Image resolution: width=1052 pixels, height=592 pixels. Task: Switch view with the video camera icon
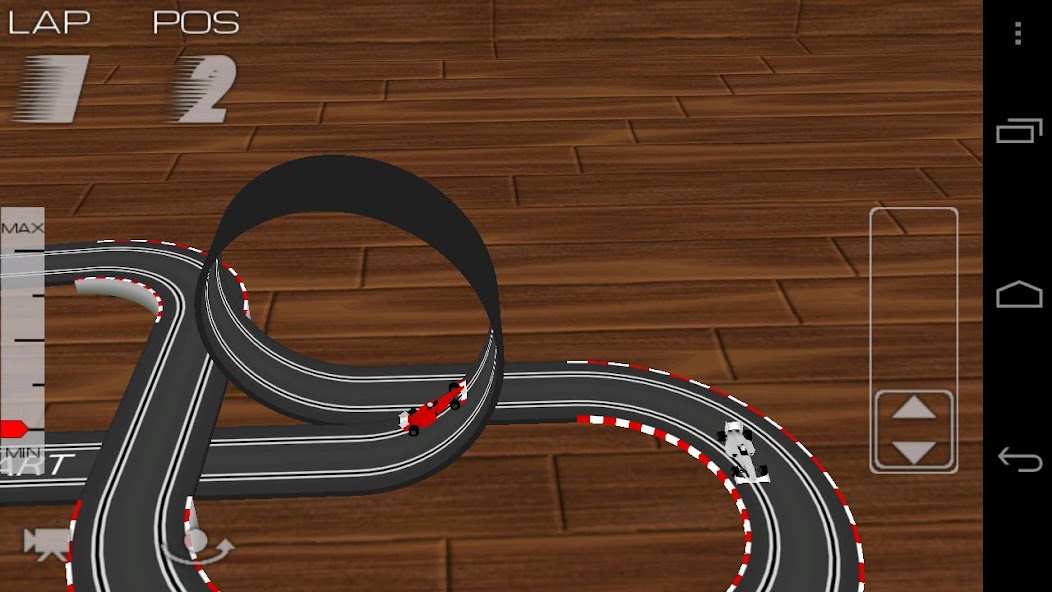coord(46,543)
